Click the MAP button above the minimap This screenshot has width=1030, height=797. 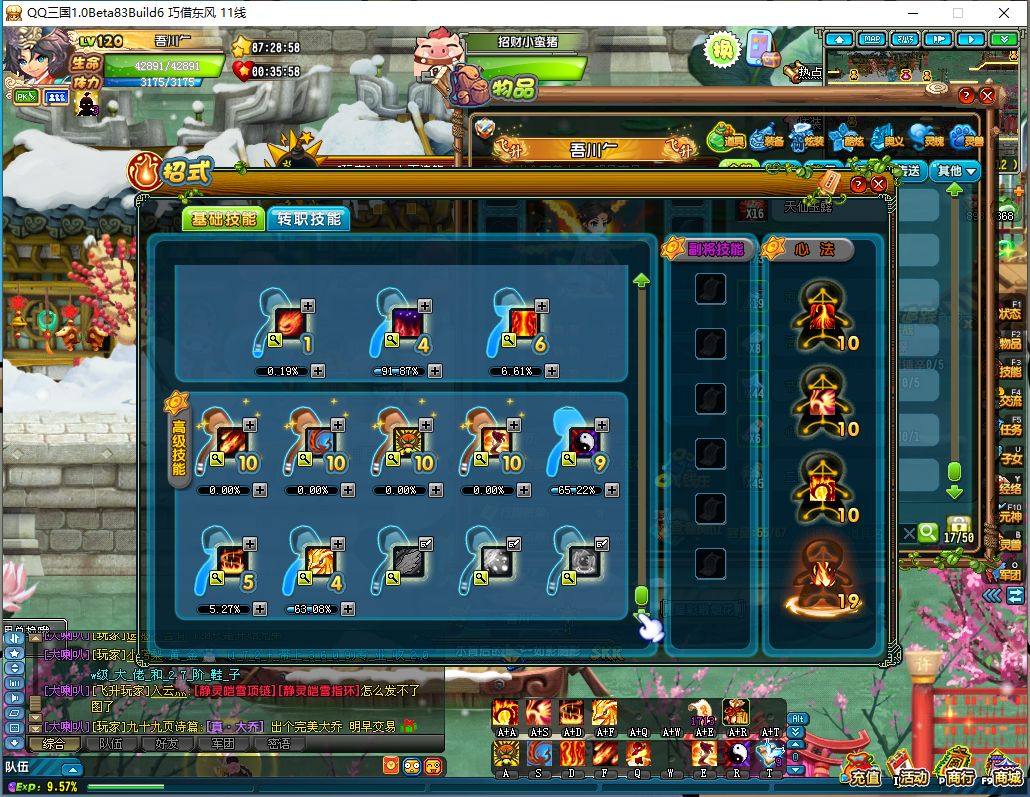(x=872, y=39)
